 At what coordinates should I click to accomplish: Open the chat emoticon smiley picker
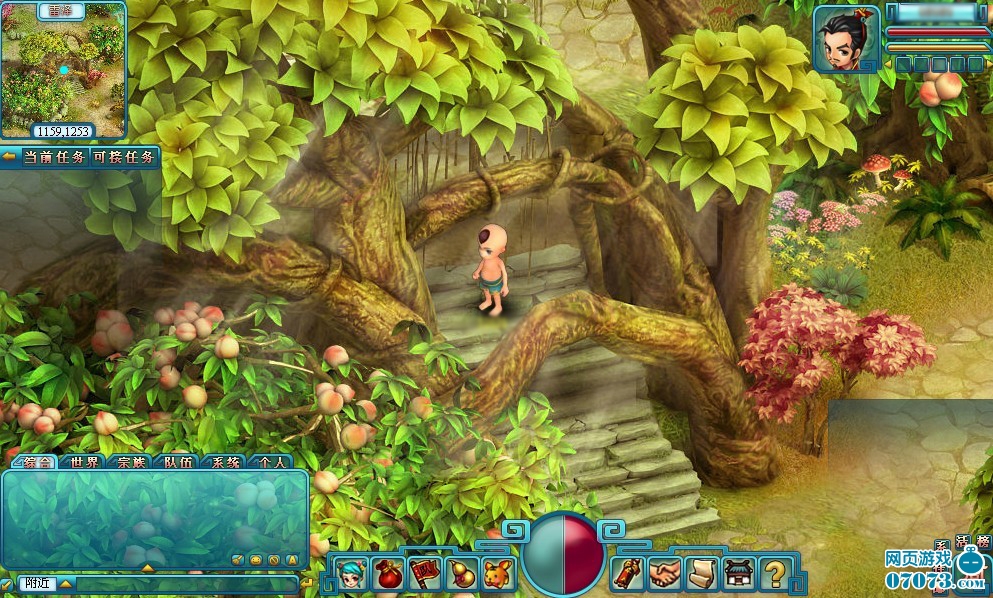(256, 559)
